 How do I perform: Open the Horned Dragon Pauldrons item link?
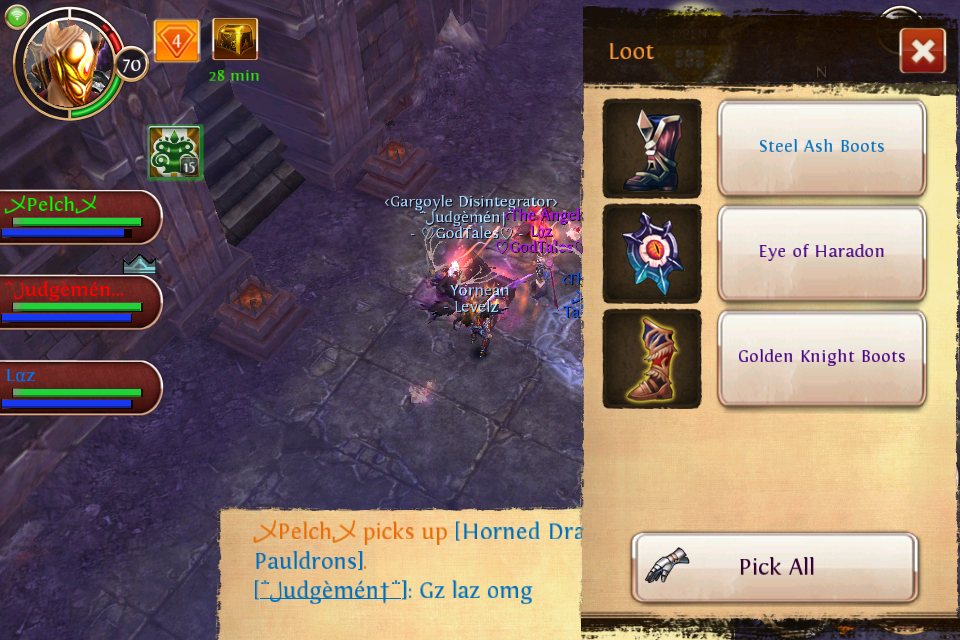click(516, 532)
